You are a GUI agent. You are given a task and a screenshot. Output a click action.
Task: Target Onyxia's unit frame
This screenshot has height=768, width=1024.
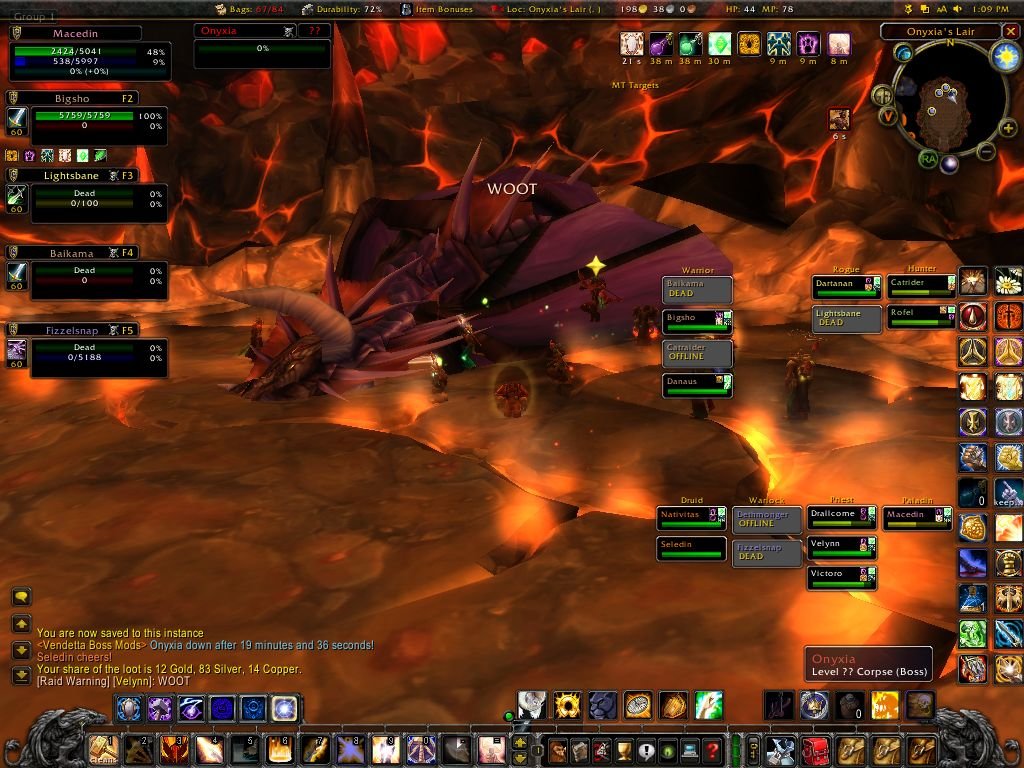261,47
